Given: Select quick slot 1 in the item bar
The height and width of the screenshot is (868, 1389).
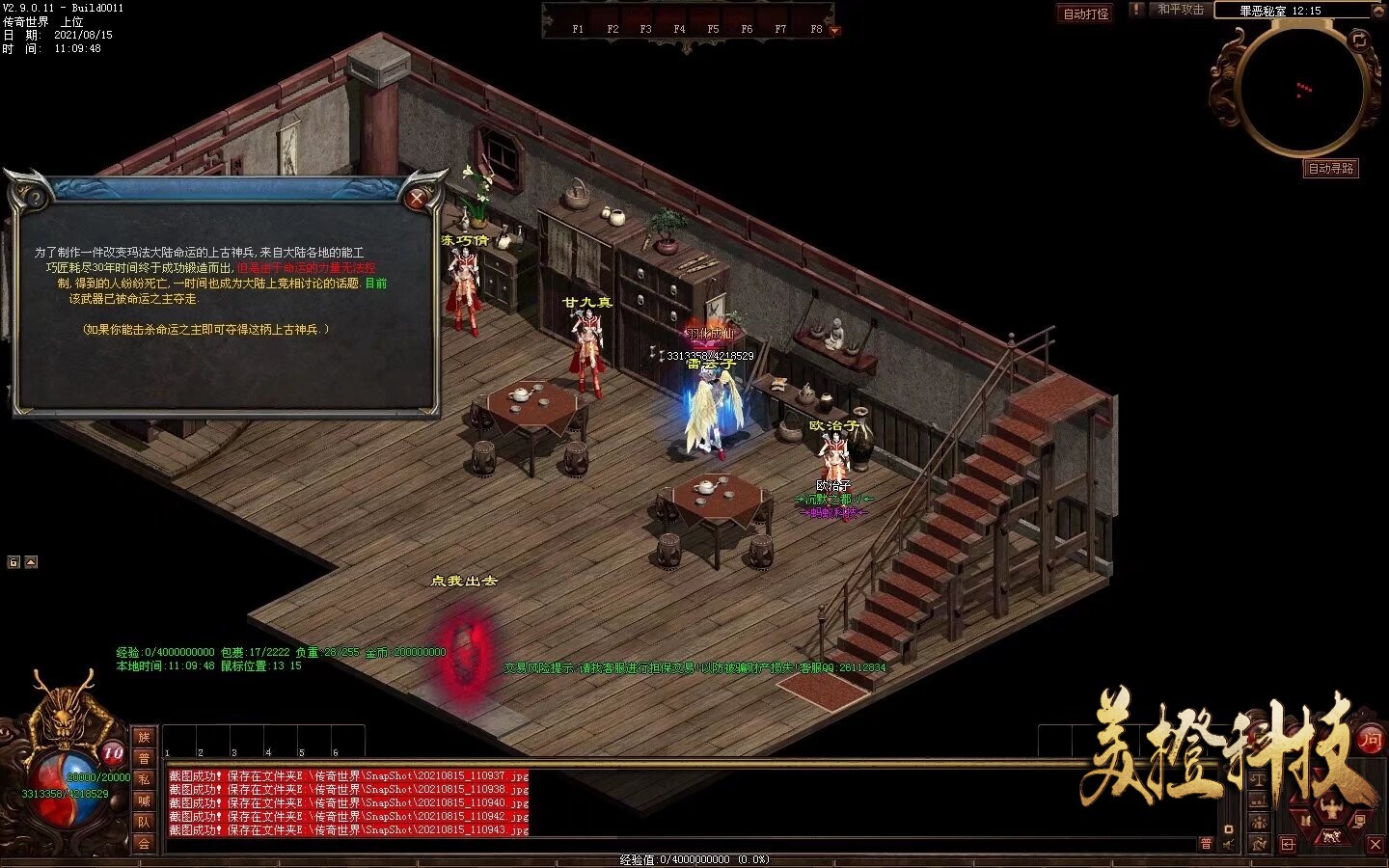Looking at the screenshot, I should (x=180, y=739).
